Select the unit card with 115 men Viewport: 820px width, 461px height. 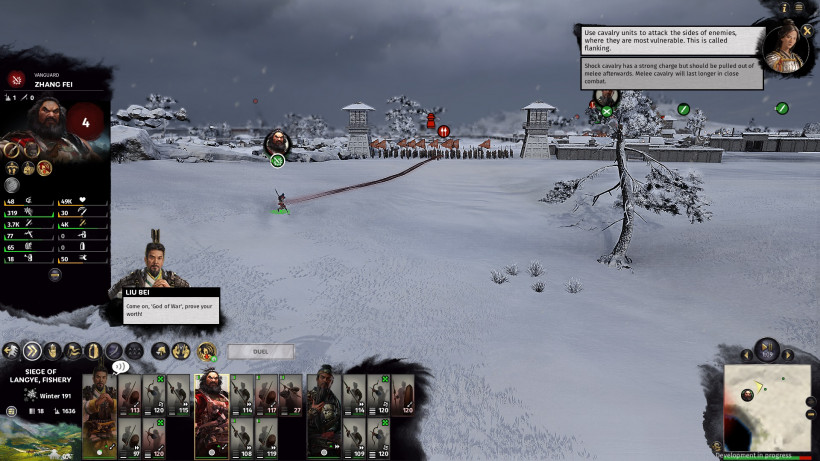point(180,393)
